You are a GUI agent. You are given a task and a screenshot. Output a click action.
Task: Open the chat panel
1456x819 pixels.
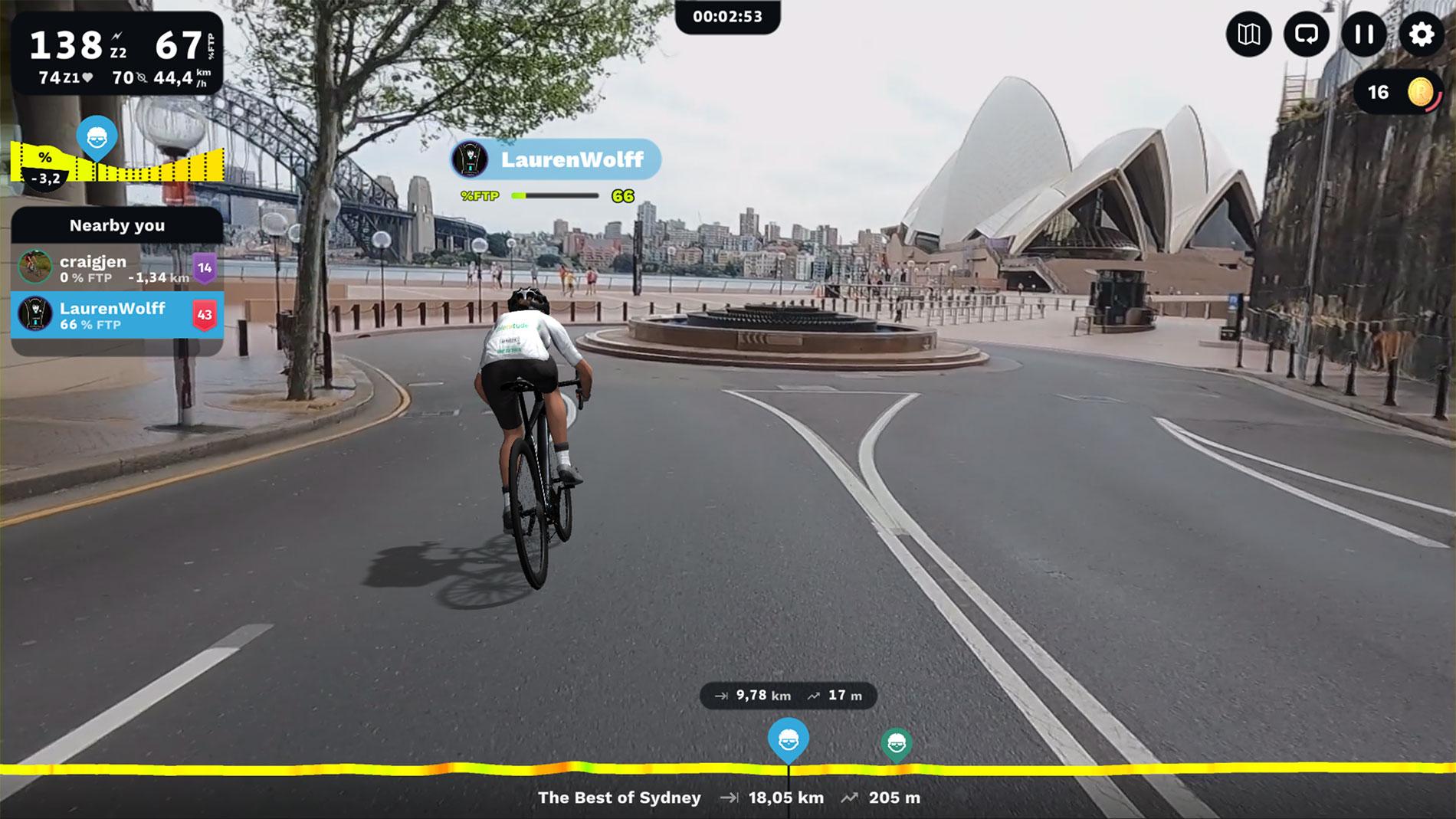pos(1307,34)
